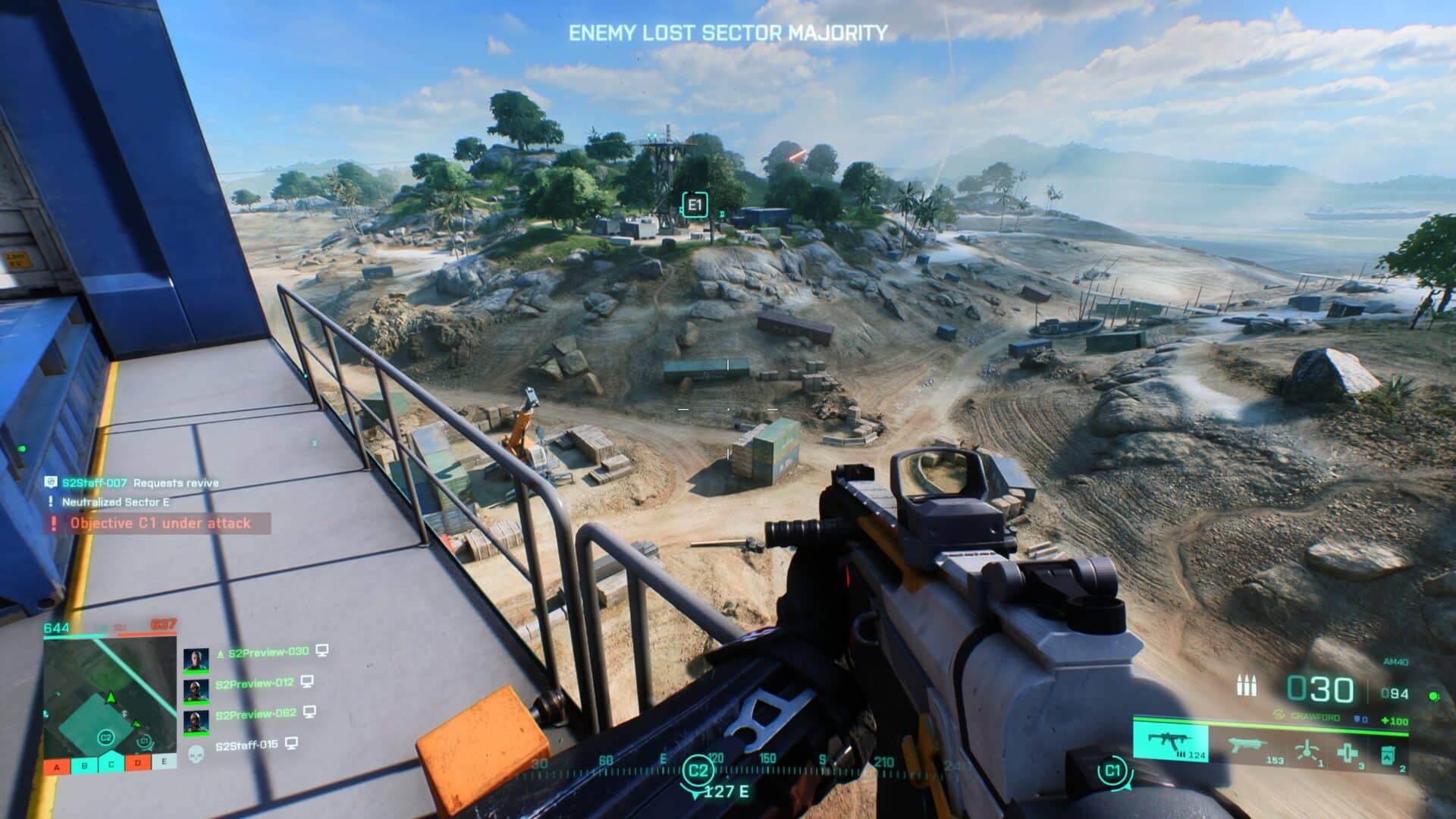
Task: Toggle the green voice chat indicator
Action: tap(1433, 697)
